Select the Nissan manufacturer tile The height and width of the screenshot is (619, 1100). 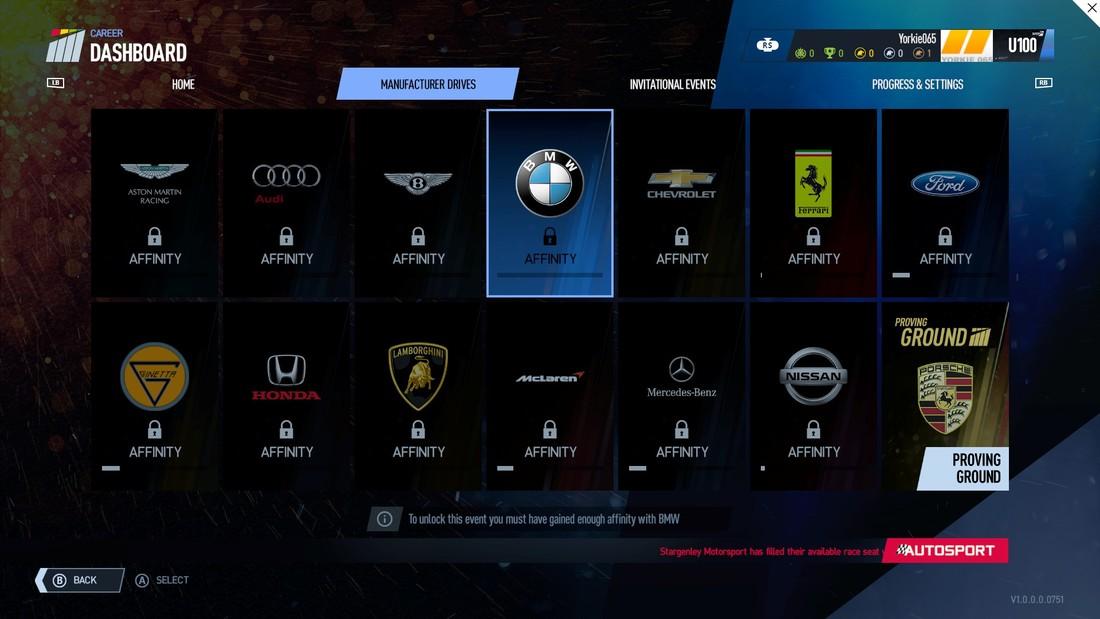click(x=813, y=397)
